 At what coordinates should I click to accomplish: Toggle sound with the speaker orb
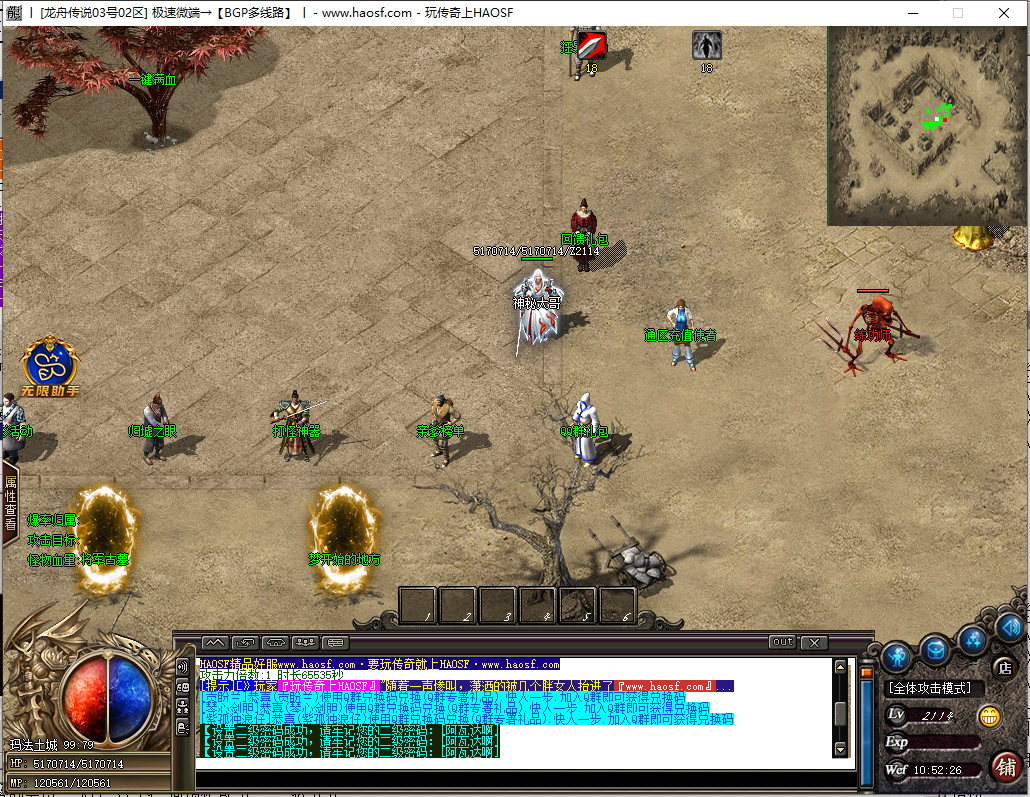coord(1009,627)
